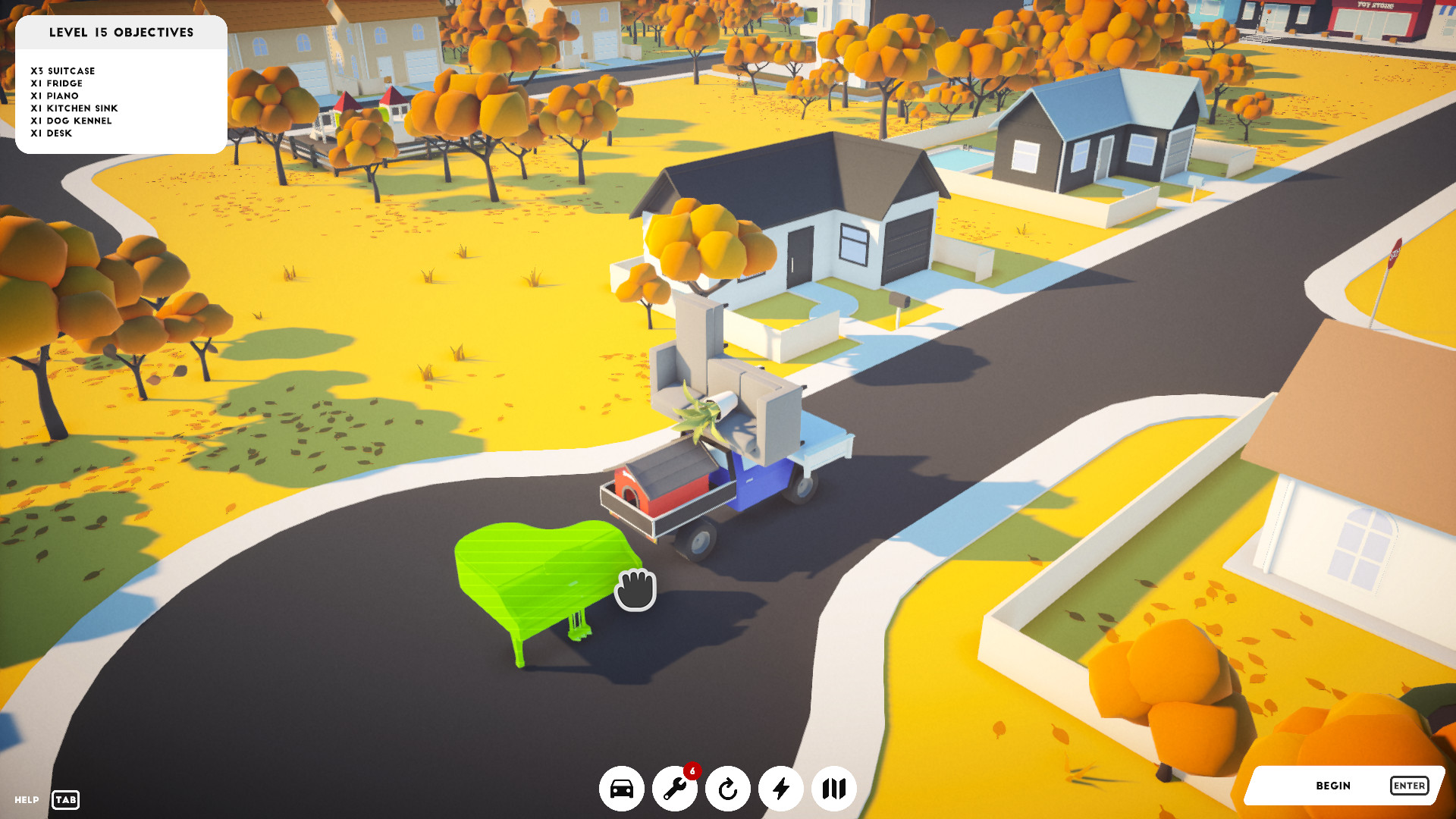Click the X1 DOG KENNEL objective text
The width and height of the screenshot is (1456, 819).
click(71, 121)
